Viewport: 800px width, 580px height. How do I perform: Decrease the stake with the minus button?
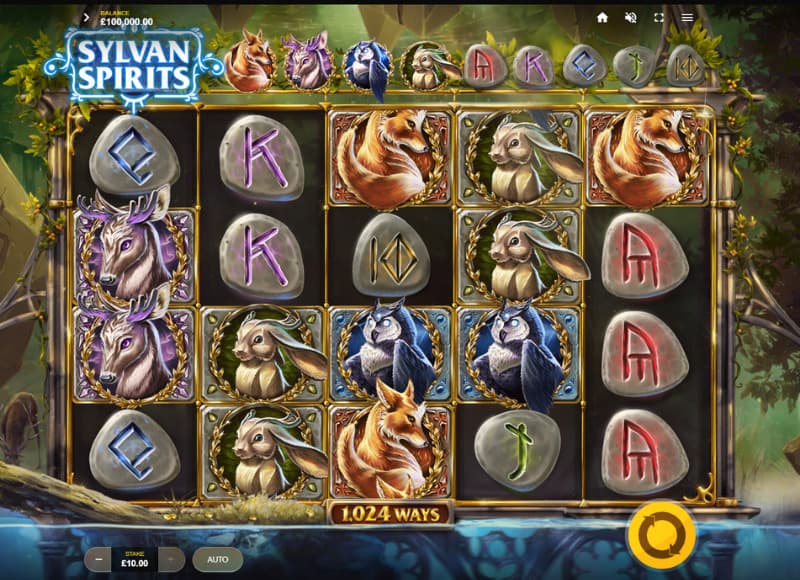click(x=98, y=559)
